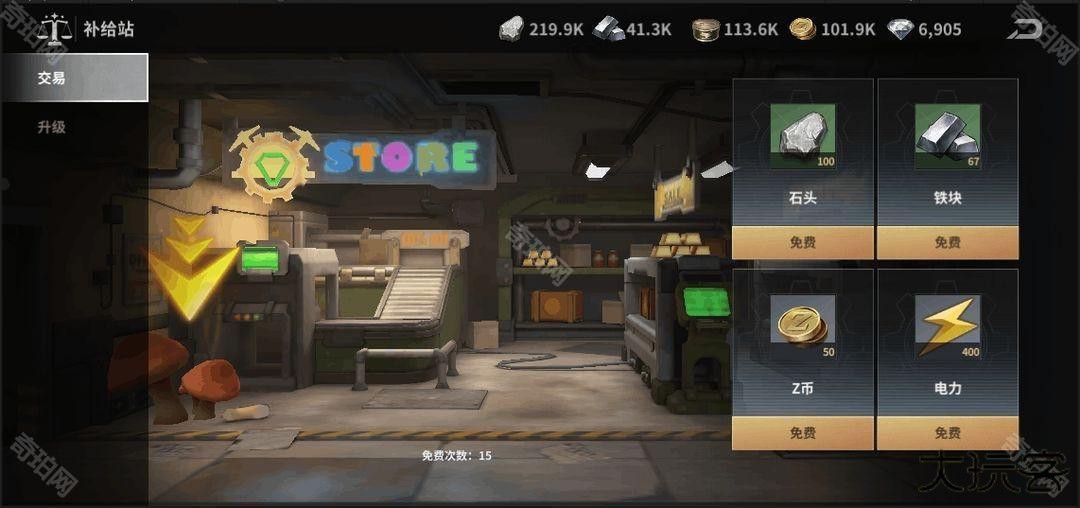Image resolution: width=1080 pixels, height=508 pixels.
Task: Switch to the 交易 trade tab
Action: click(74, 78)
